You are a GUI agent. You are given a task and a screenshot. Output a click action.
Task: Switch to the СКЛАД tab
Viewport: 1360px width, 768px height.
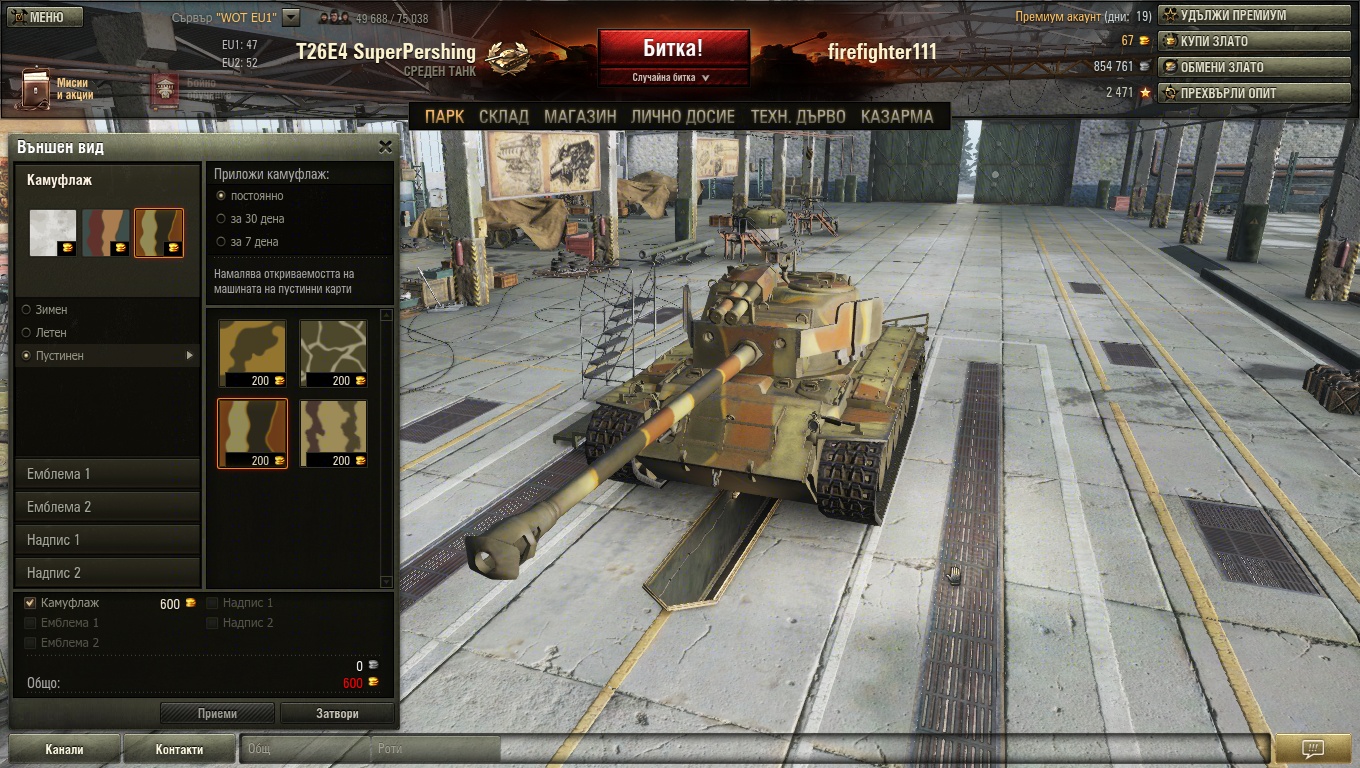pyautogui.click(x=503, y=116)
